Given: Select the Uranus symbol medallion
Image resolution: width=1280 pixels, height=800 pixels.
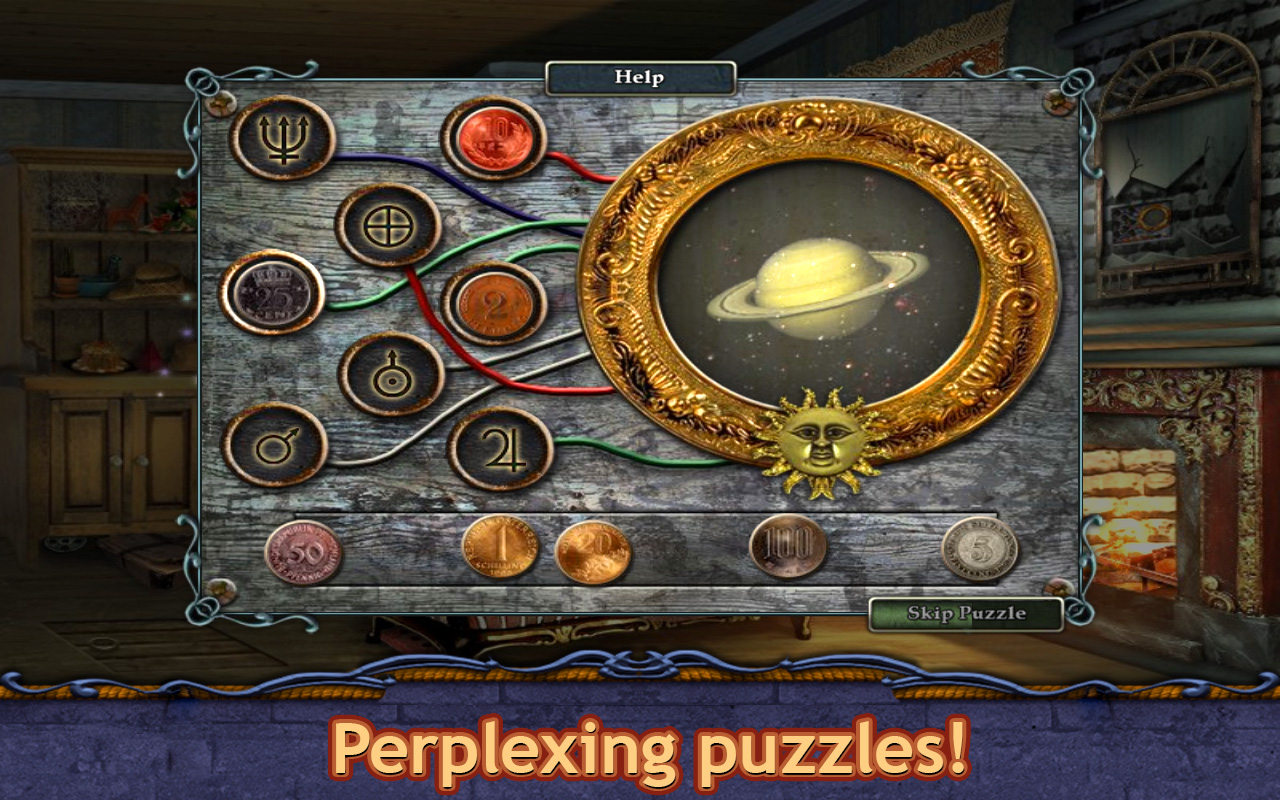Looking at the screenshot, I should [x=392, y=375].
